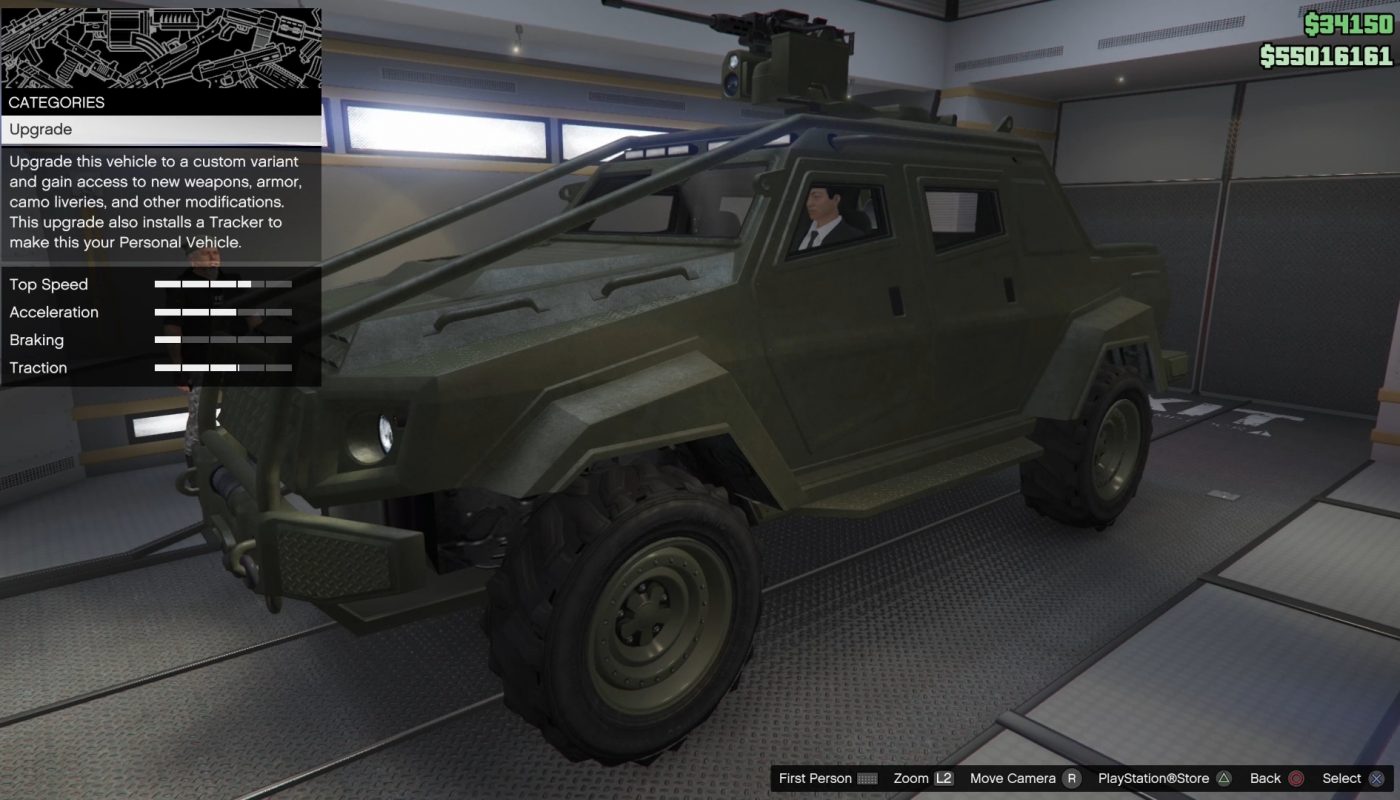Image resolution: width=1400 pixels, height=800 pixels.
Task: Click the Categories header bar
Action: [x=160, y=102]
